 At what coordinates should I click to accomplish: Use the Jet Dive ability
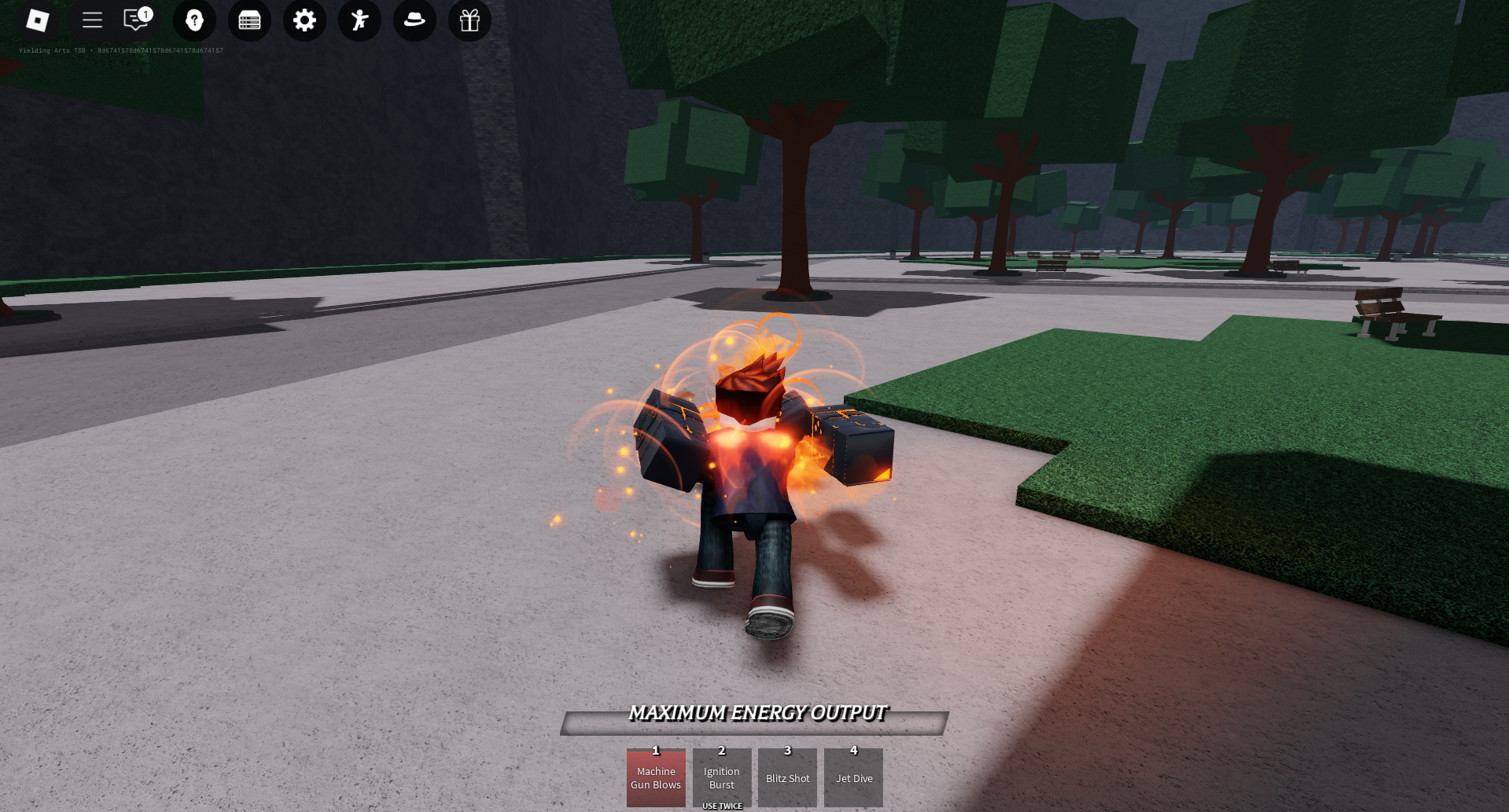pos(853,778)
